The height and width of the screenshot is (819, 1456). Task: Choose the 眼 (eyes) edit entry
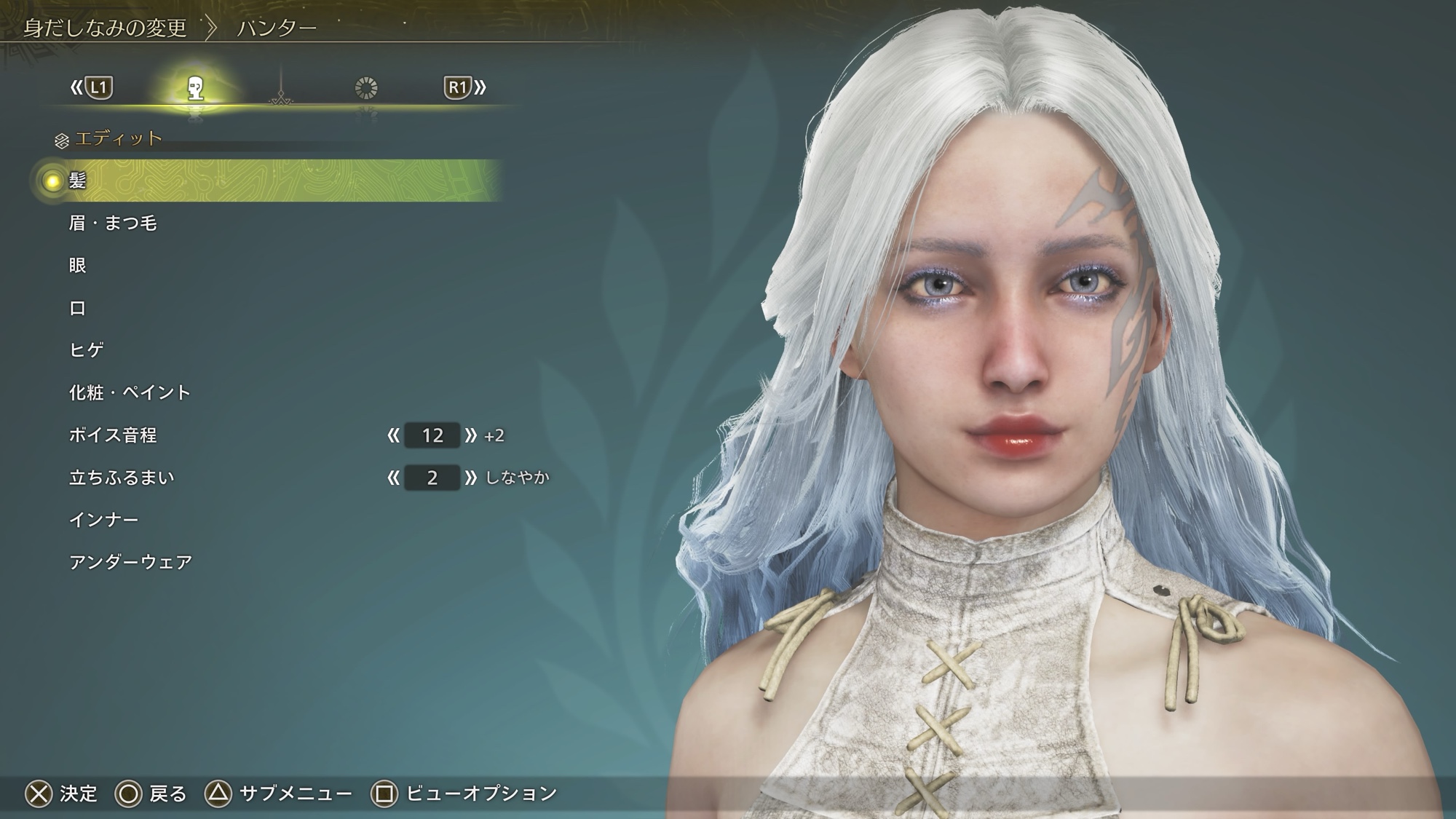point(78,265)
